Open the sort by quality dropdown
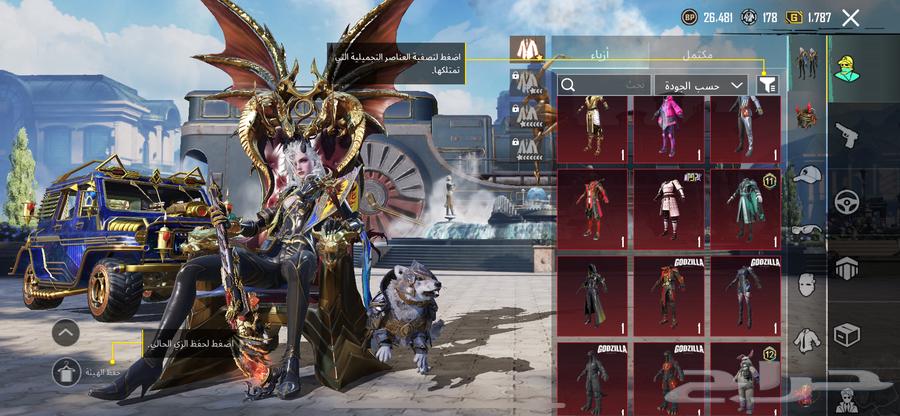 pos(703,86)
